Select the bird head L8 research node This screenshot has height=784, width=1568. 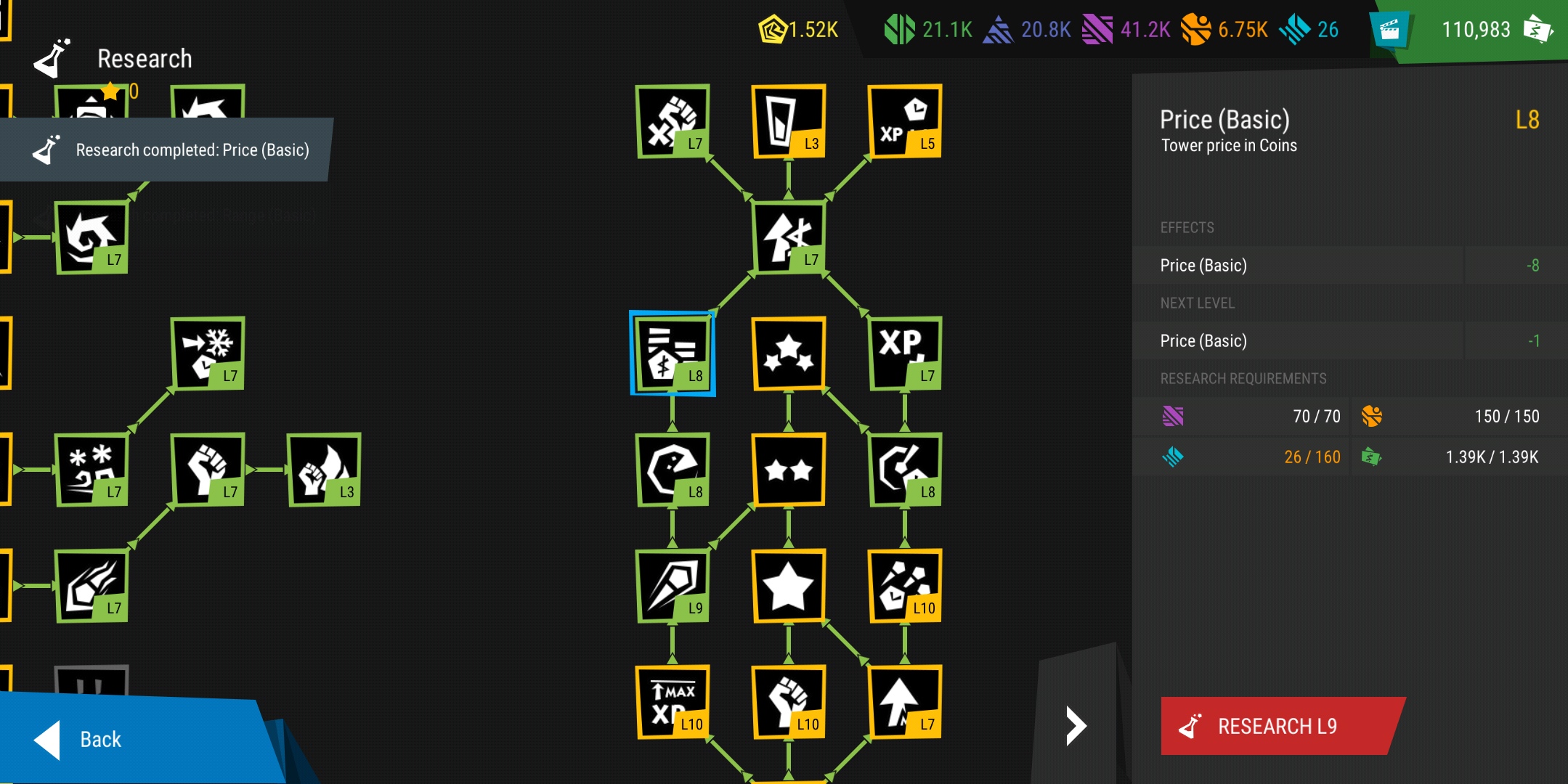click(673, 470)
